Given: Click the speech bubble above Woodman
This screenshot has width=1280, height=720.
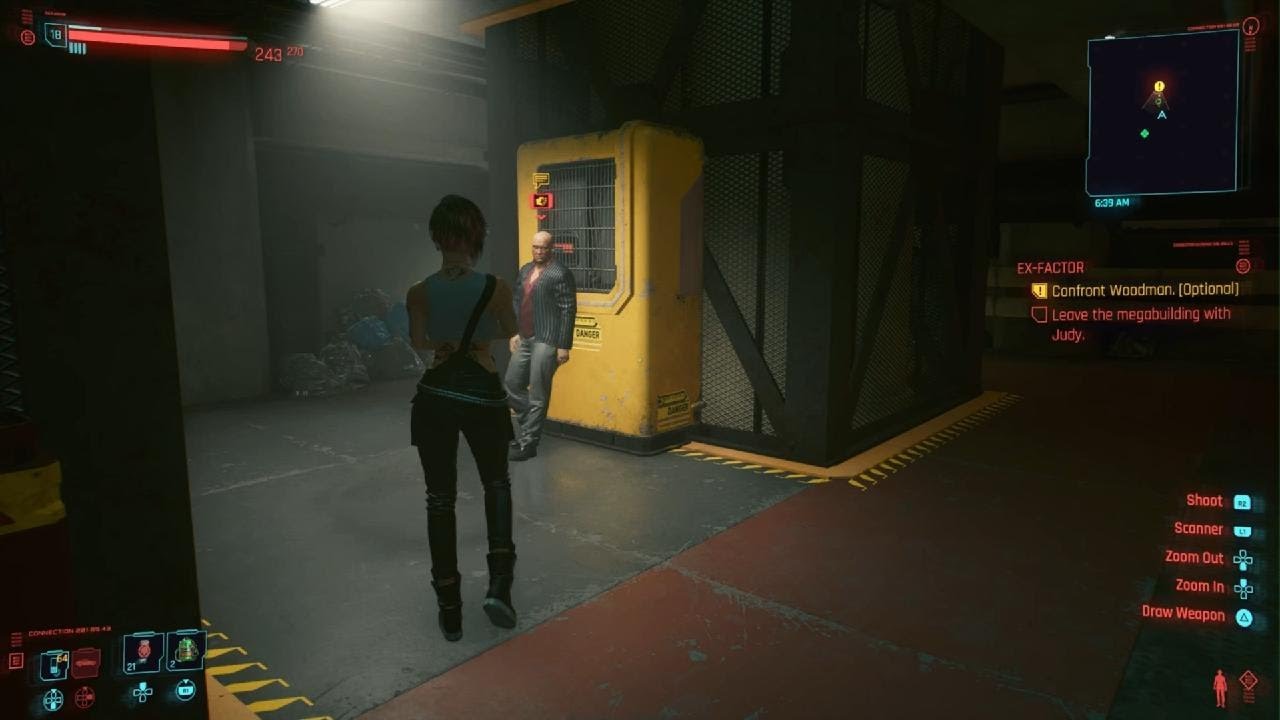Looking at the screenshot, I should [x=541, y=179].
